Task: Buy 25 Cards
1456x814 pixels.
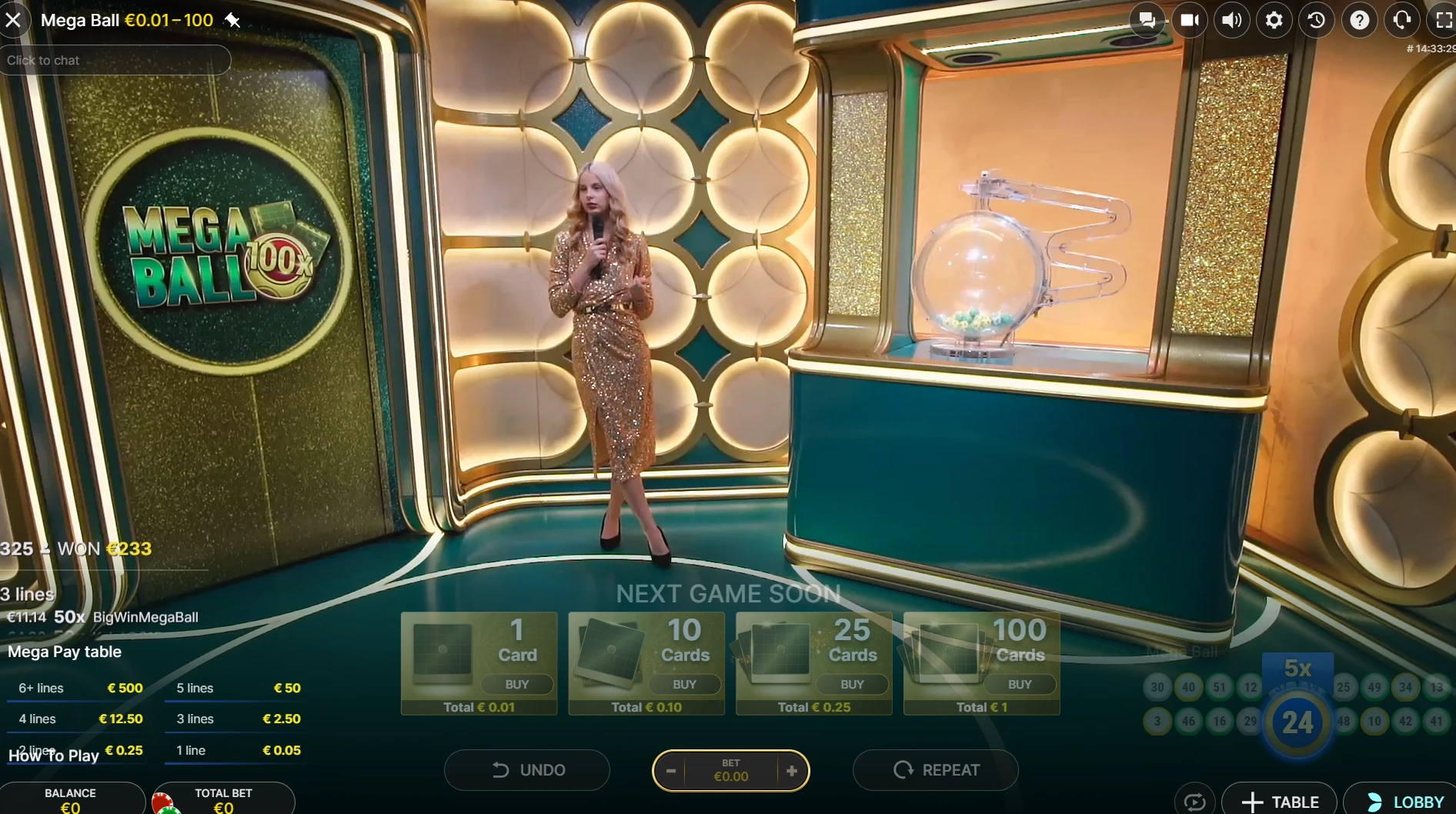Action: coord(852,684)
